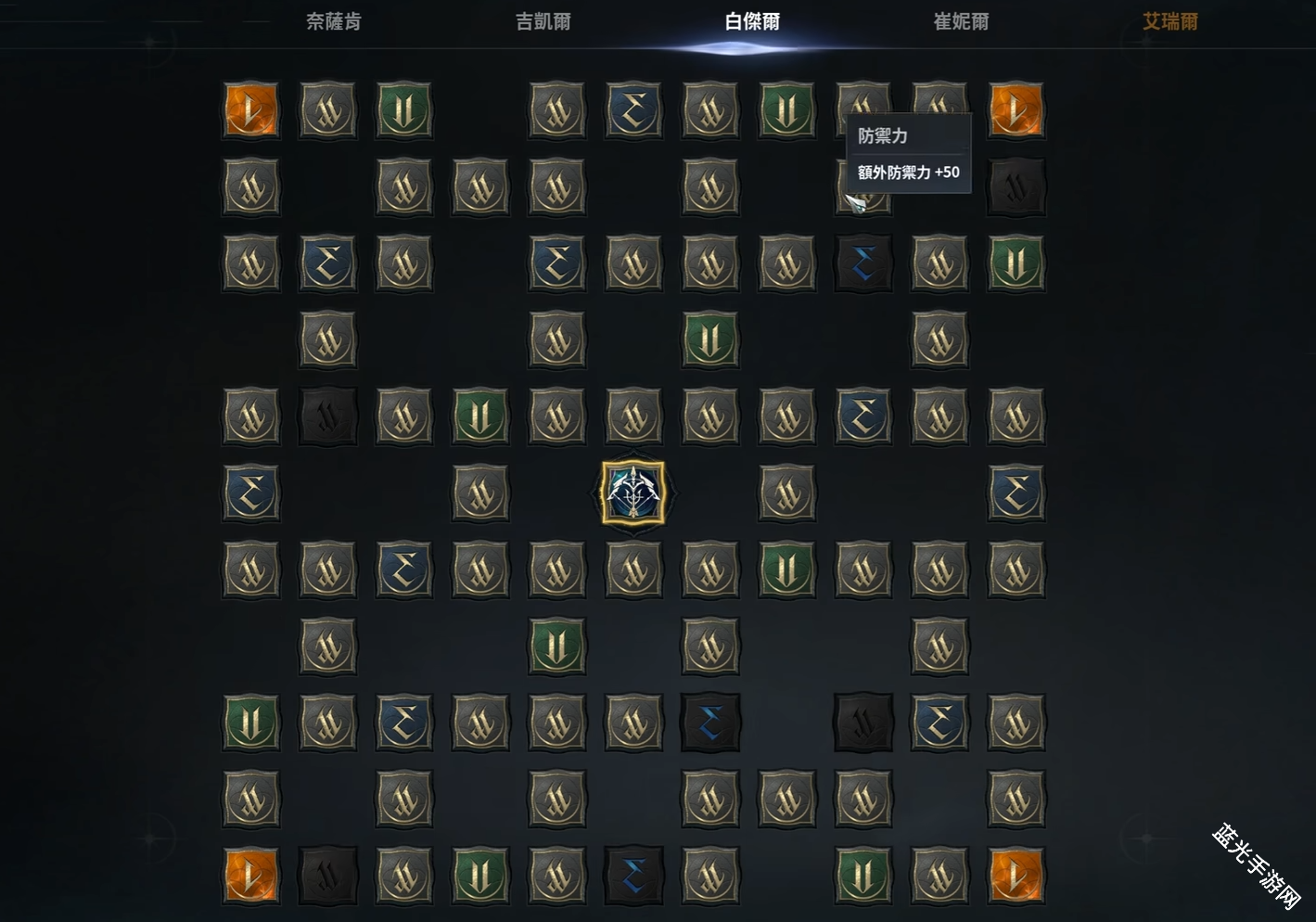1316x922 pixels.
Task: Show the 崔妮爾 tab
Action: [961, 21]
